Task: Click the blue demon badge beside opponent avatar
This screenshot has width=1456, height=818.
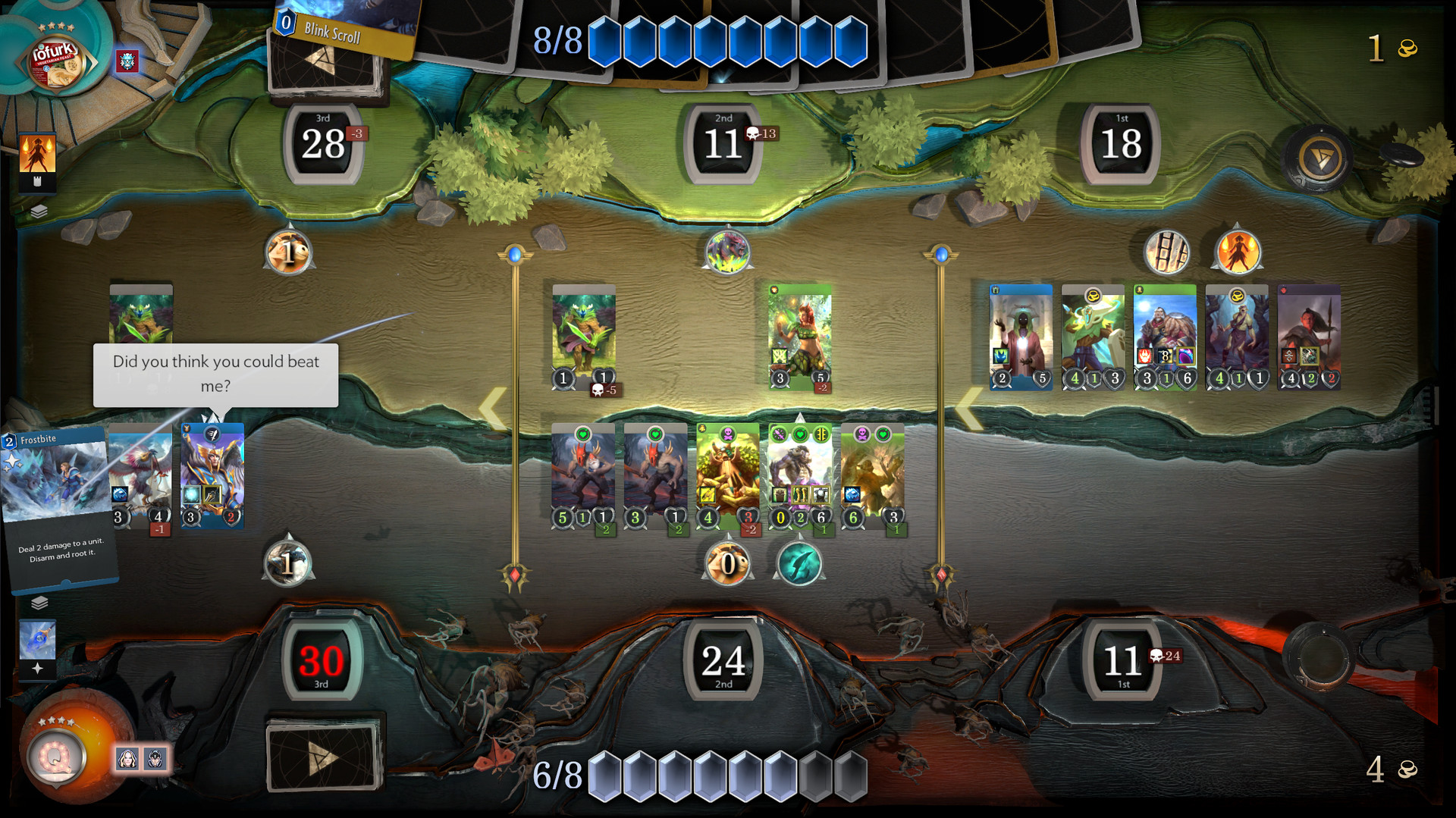Action: (x=127, y=63)
